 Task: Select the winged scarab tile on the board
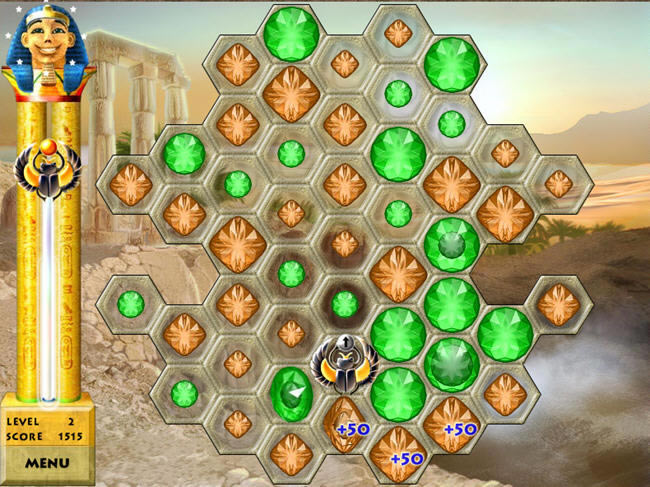tap(344, 361)
